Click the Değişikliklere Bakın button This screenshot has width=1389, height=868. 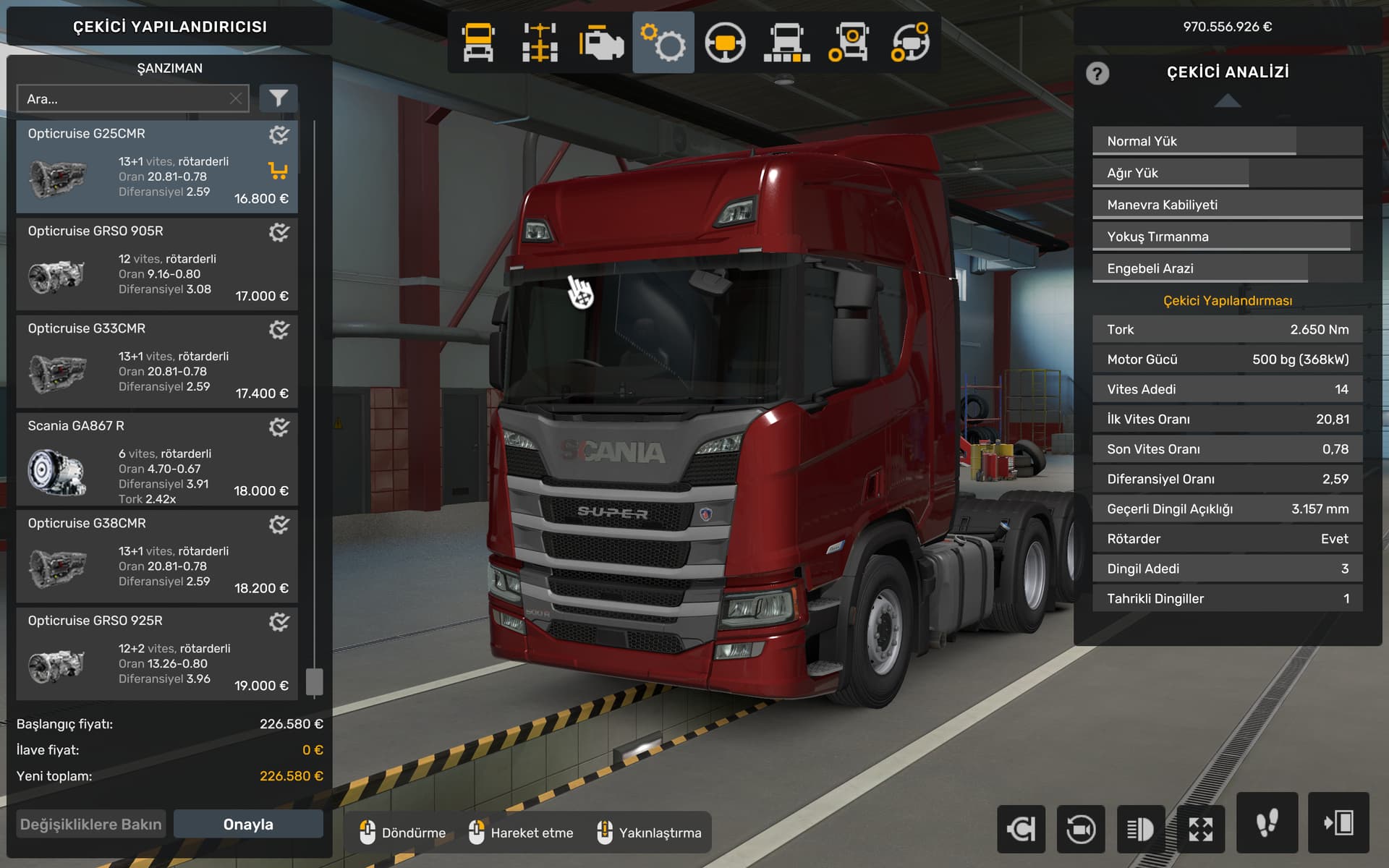click(x=91, y=825)
